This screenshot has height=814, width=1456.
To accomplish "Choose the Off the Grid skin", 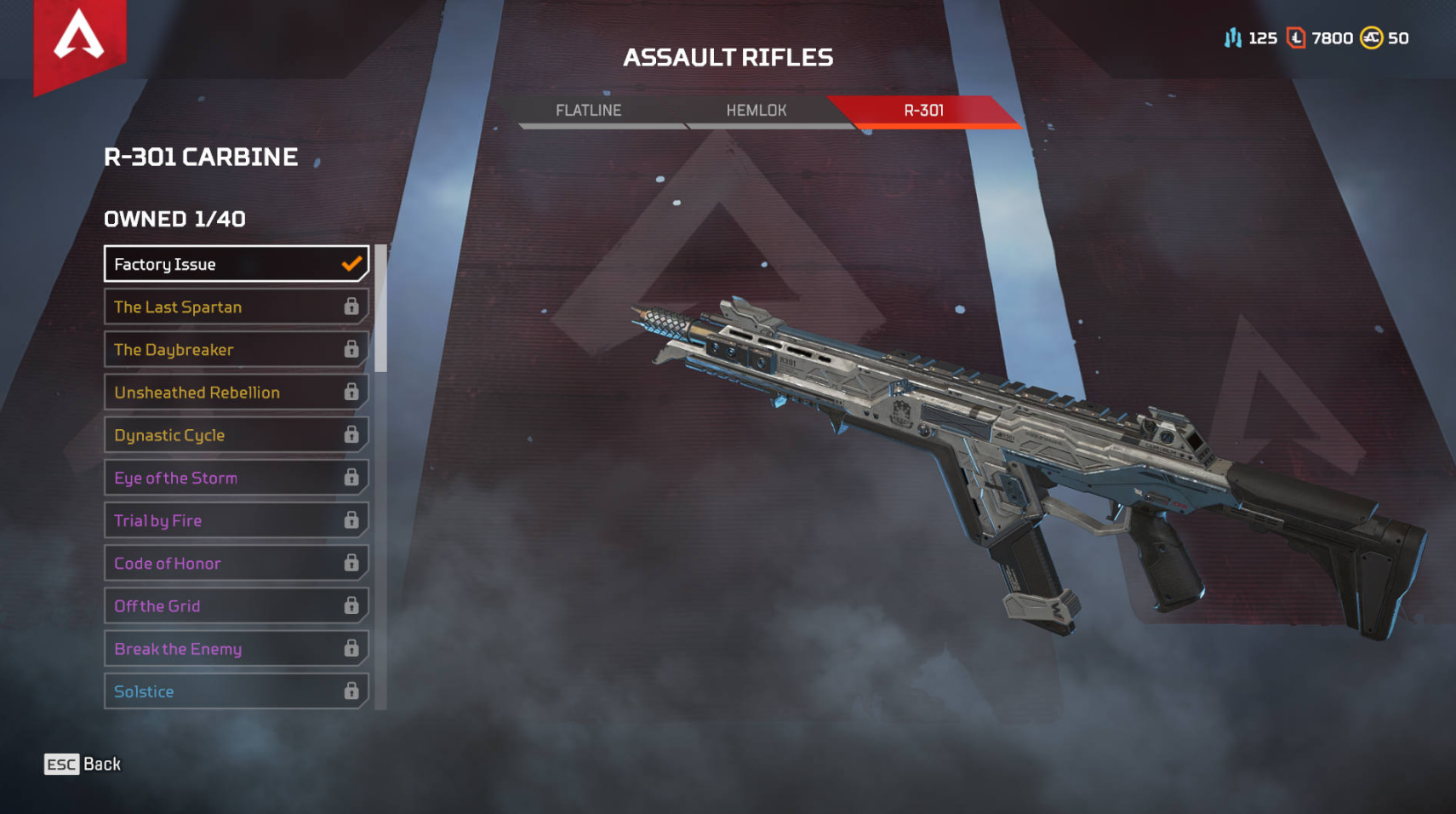I will click(236, 606).
